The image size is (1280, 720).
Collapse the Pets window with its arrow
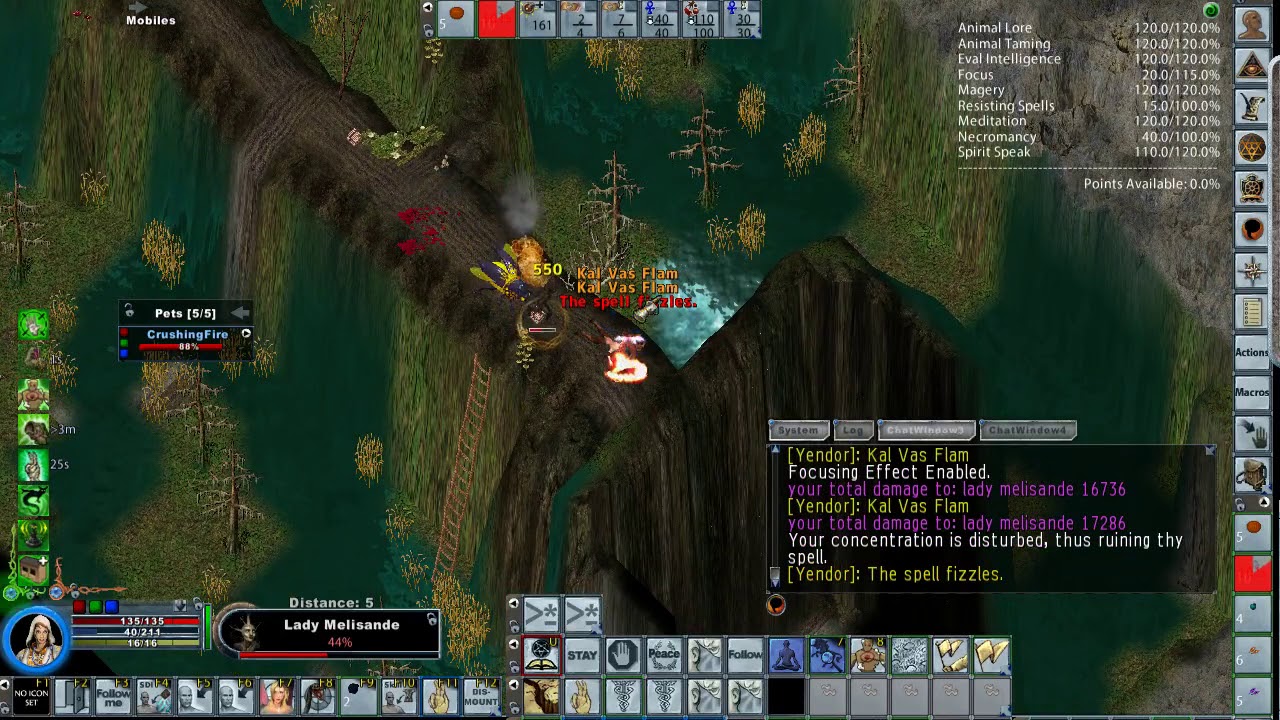(240, 312)
